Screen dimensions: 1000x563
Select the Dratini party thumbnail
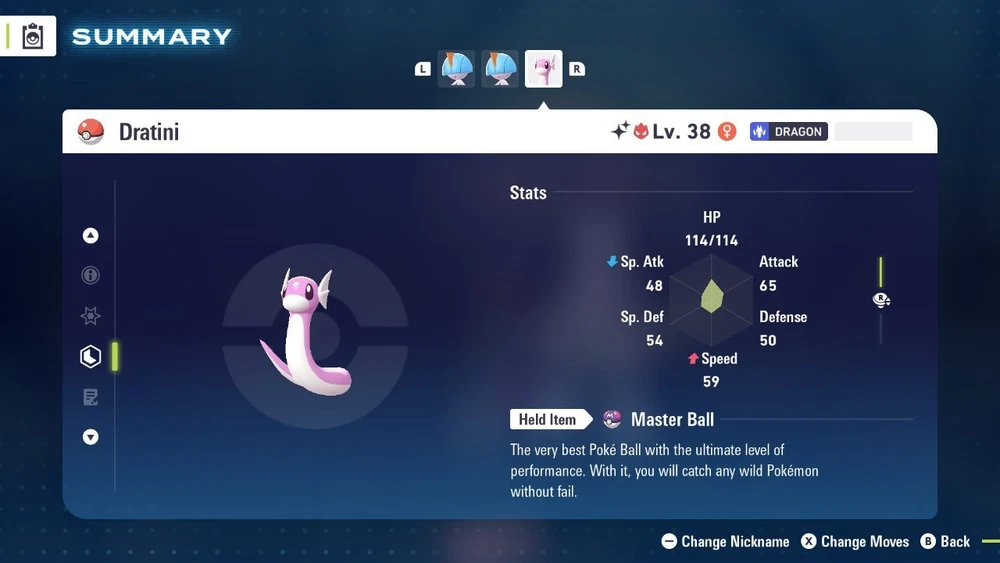point(543,69)
